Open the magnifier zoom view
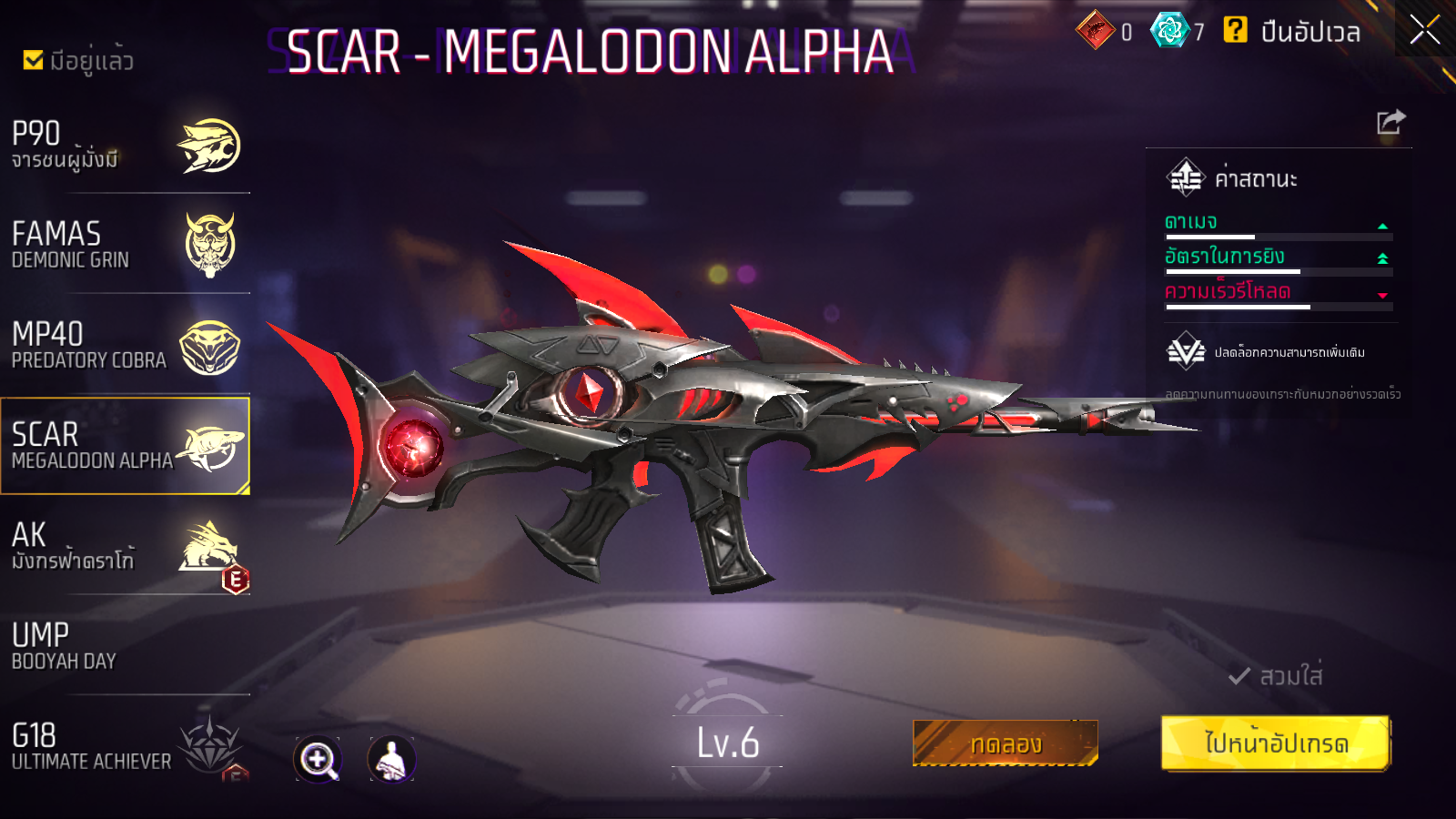Image resolution: width=1456 pixels, height=819 pixels. click(x=318, y=759)
